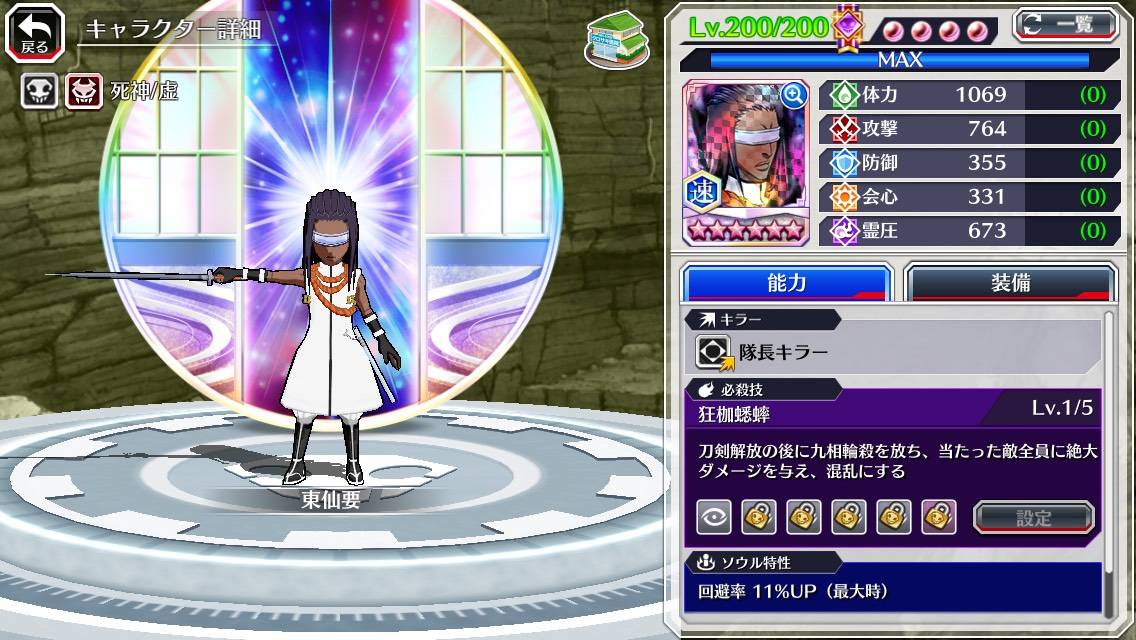Click the 設定 button for special move
This screenshot has height=640, width=1136.
1034,518
